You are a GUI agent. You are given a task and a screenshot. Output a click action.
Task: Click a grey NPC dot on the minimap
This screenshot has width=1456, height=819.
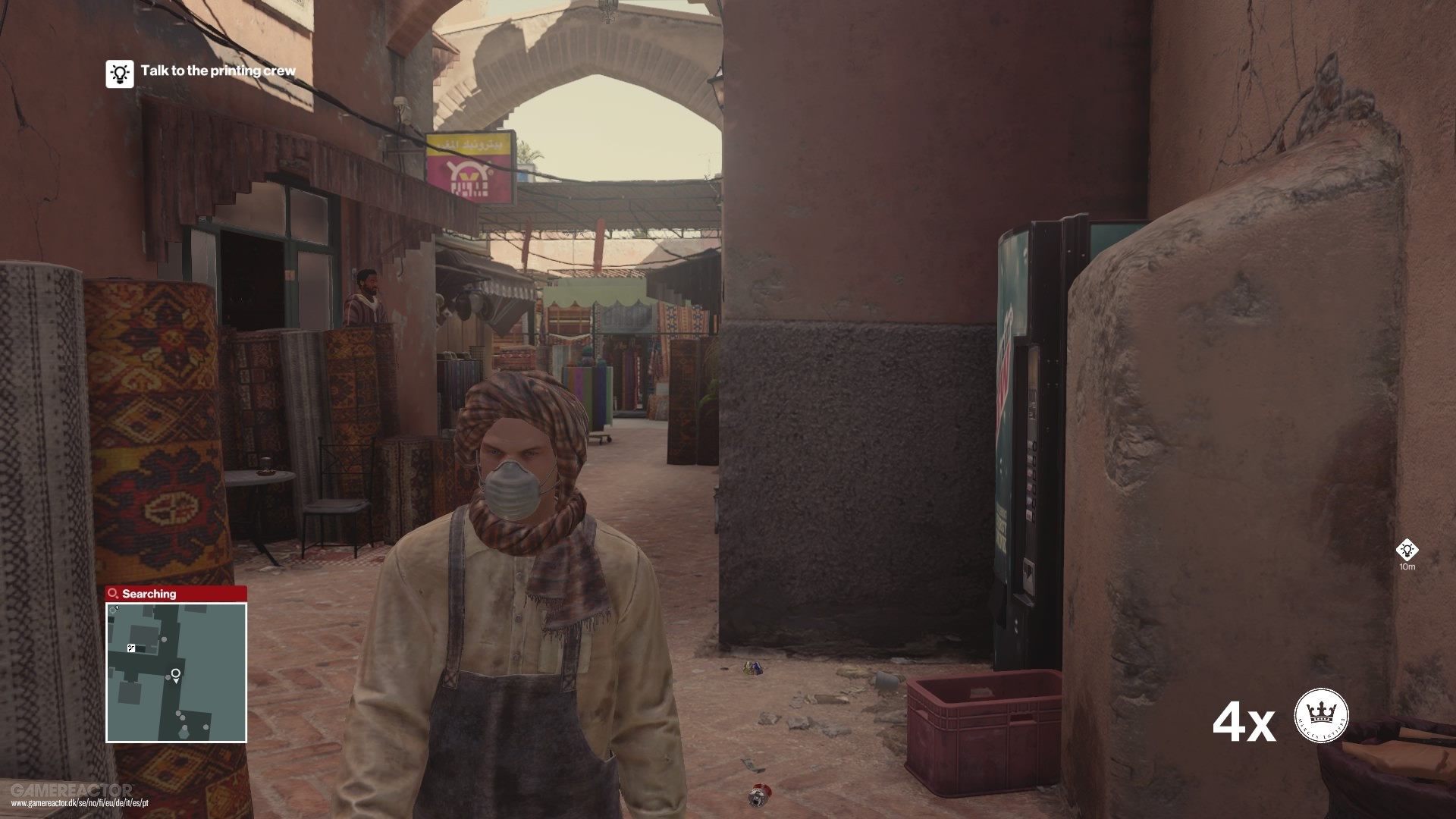[164, 639]
